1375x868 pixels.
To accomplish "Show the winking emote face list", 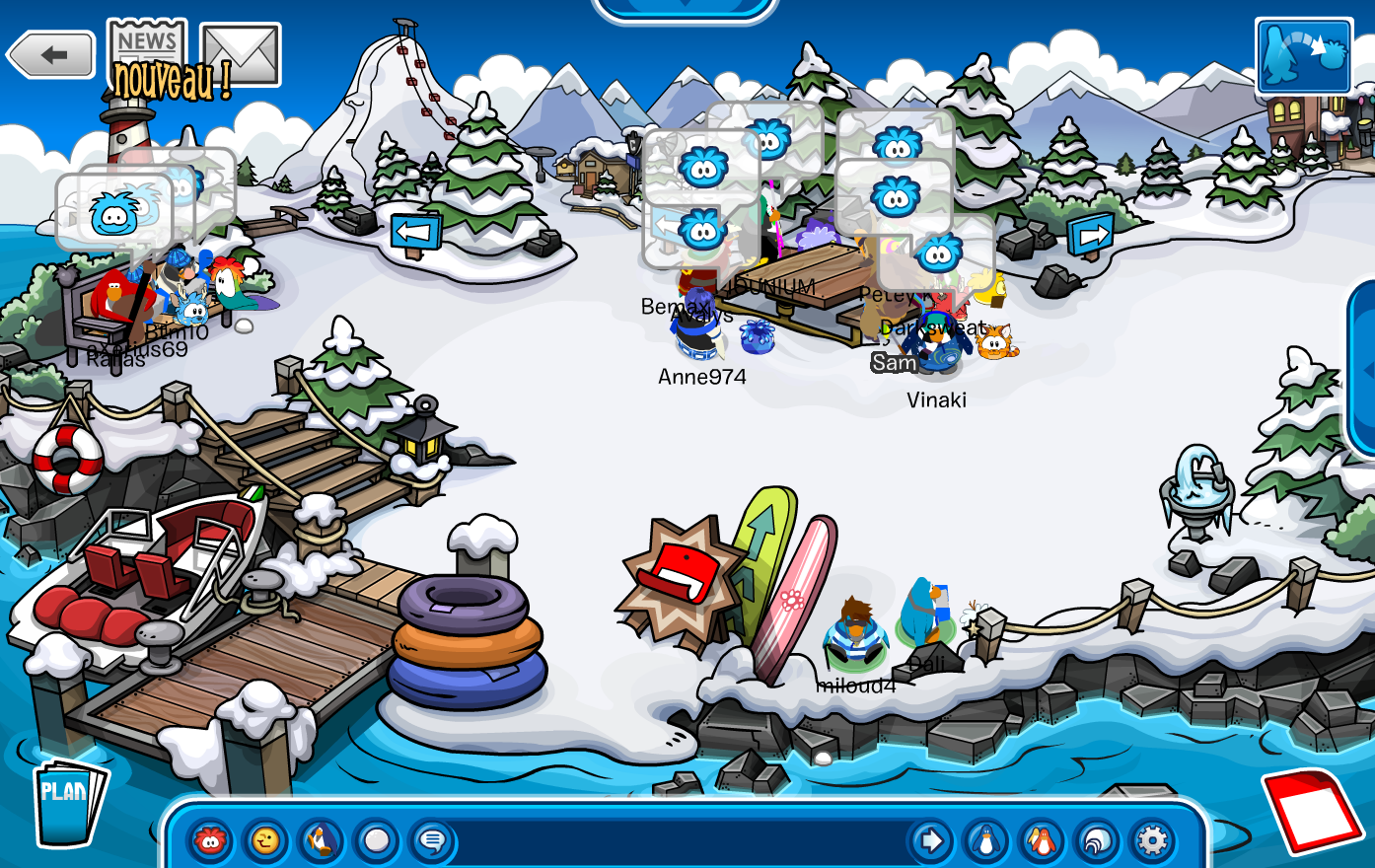I will pos(265,841).
